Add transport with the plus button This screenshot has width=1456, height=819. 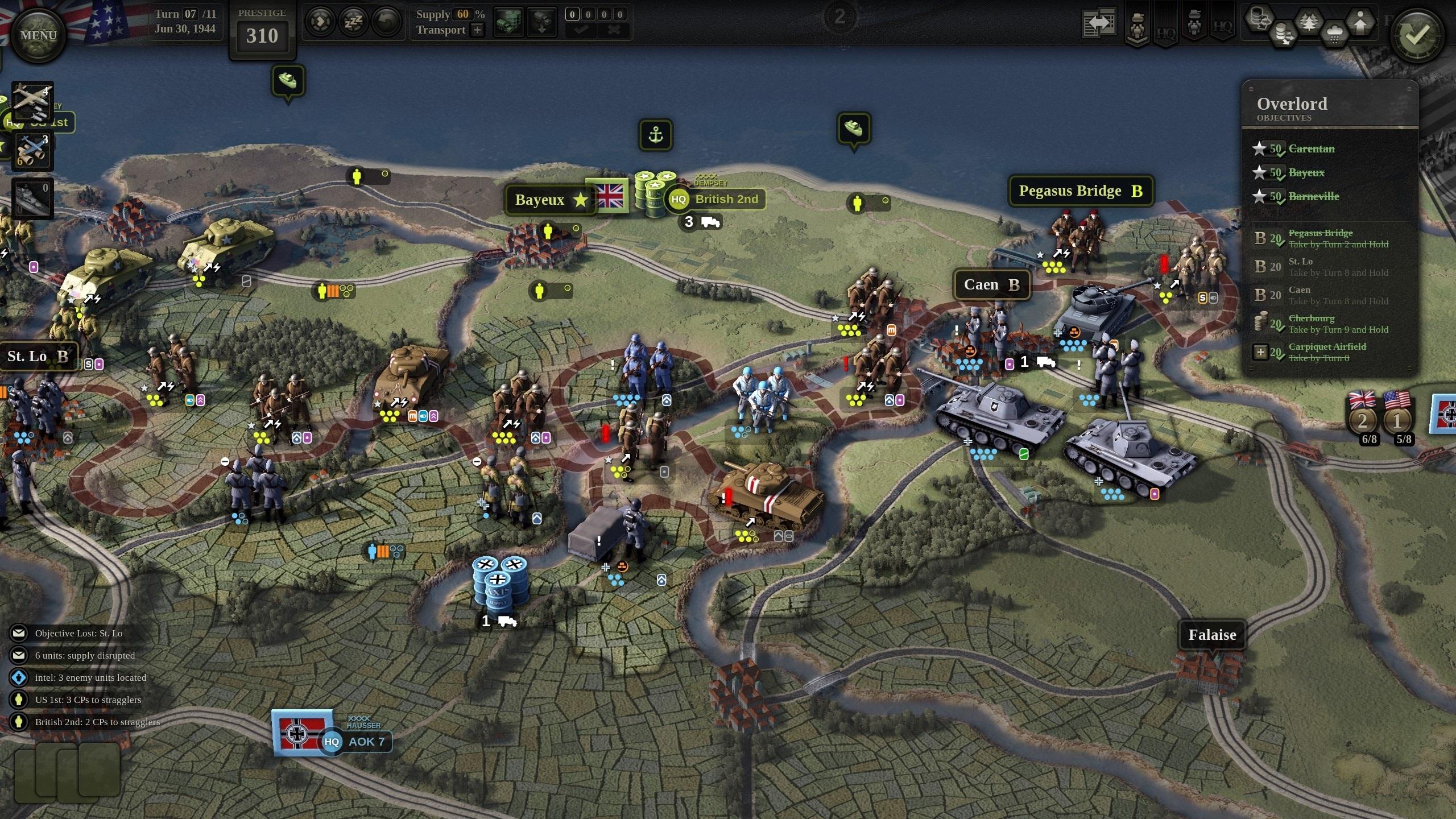coord(478,30)
